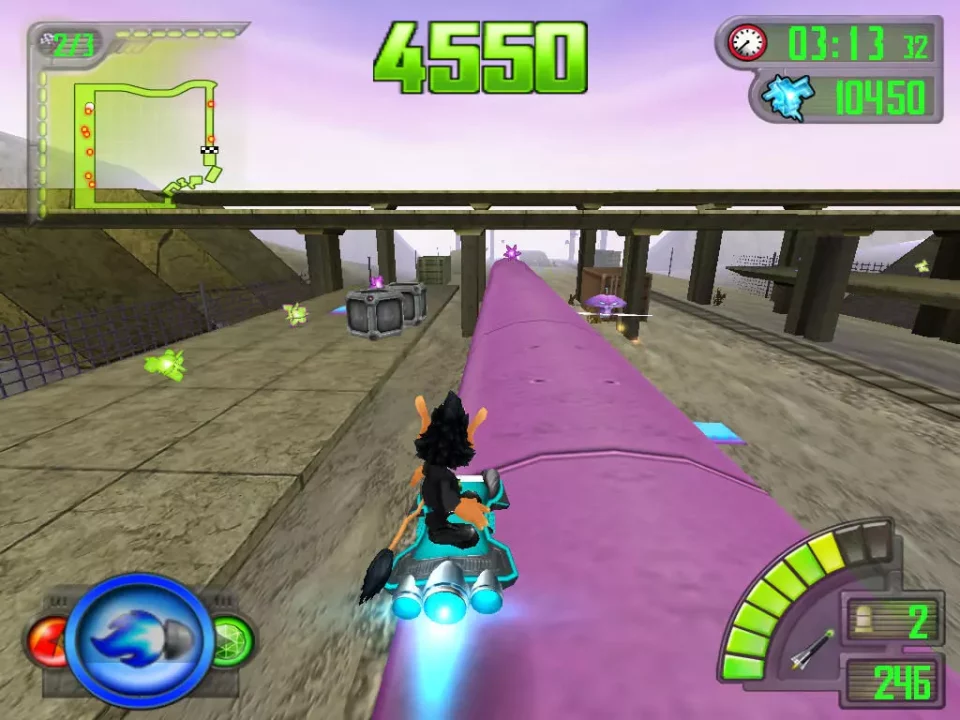Image resolution: width=960 pixels, height=720 pixels.
Task: Activate the blue flame power-up
Action: (x=139, y=640)
